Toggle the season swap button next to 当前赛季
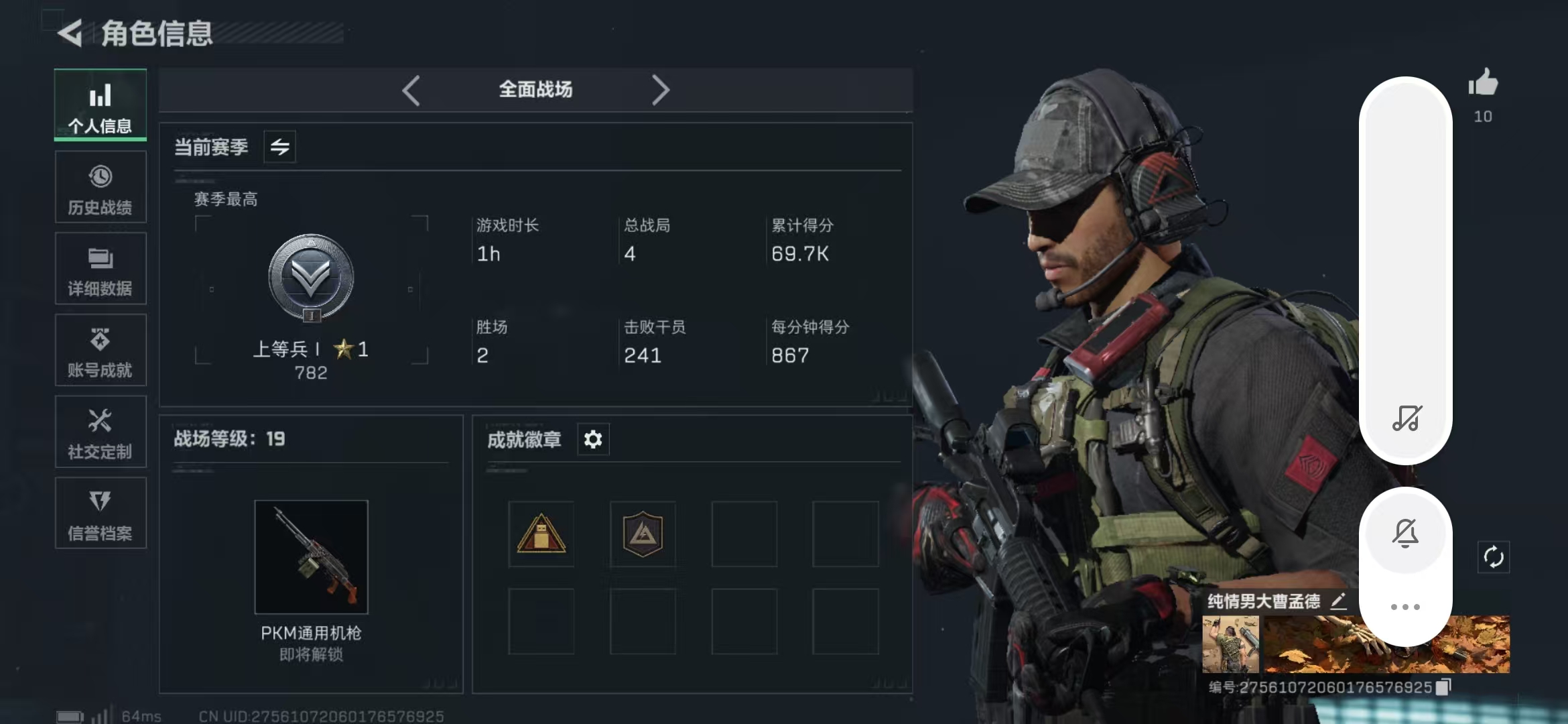 (280, 147)
